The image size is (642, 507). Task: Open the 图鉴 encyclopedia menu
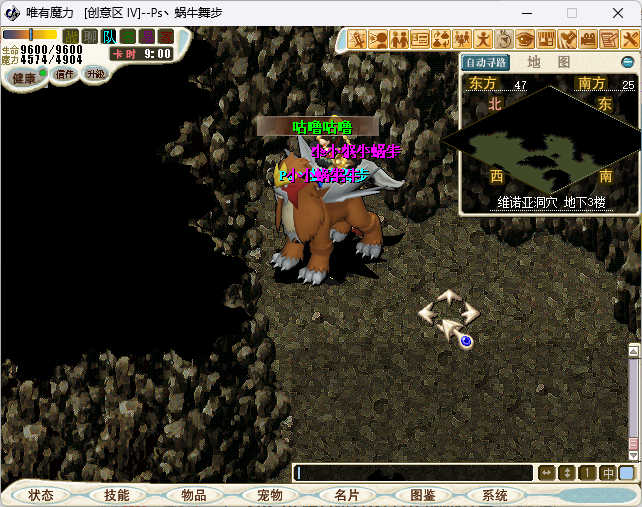pyautogui.click(x=422, y=495)
